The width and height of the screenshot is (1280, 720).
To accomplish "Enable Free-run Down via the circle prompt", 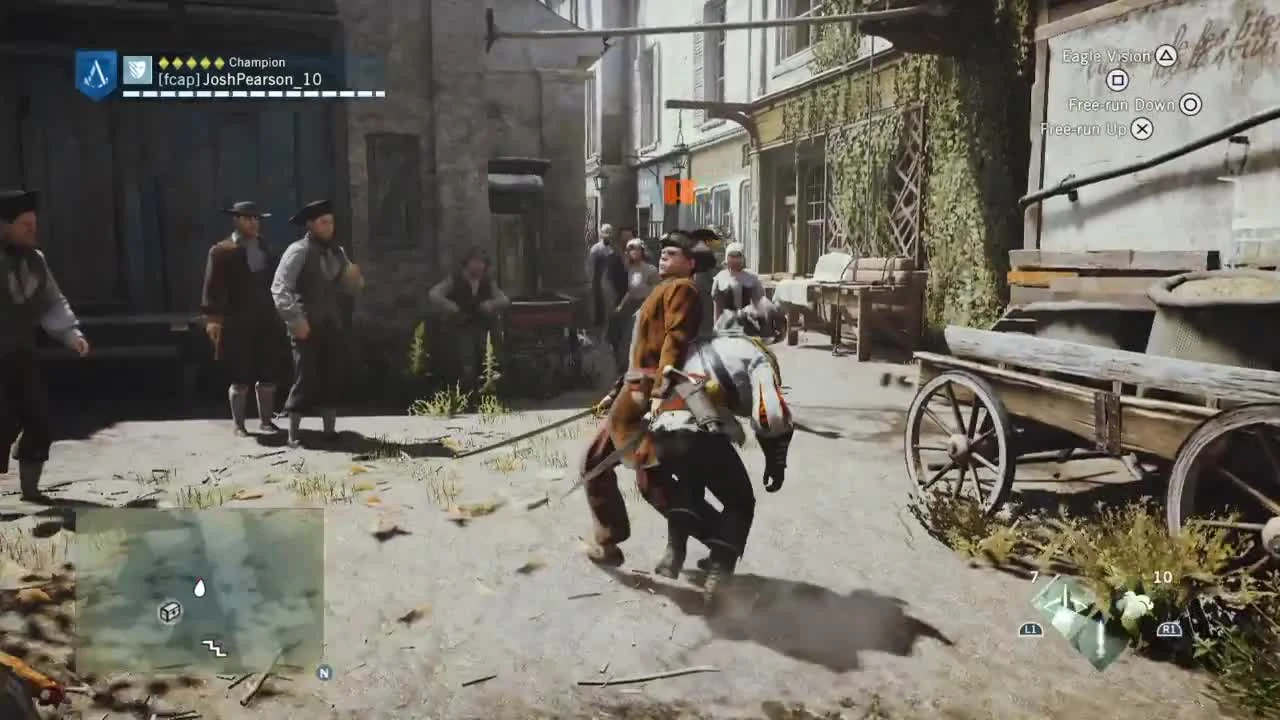I will point(1190,104).
